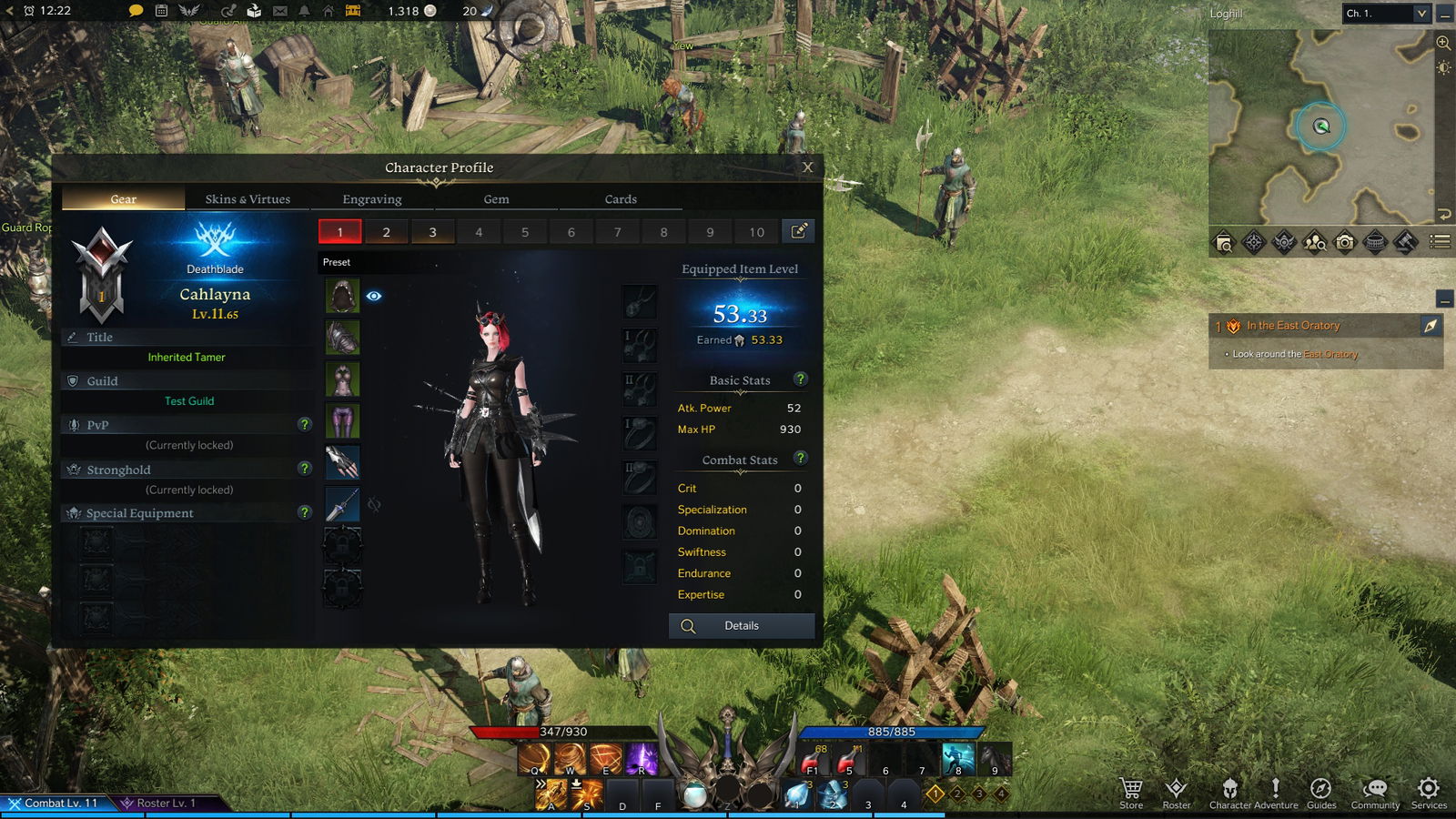Open the Community menu

coord(1375,791)
